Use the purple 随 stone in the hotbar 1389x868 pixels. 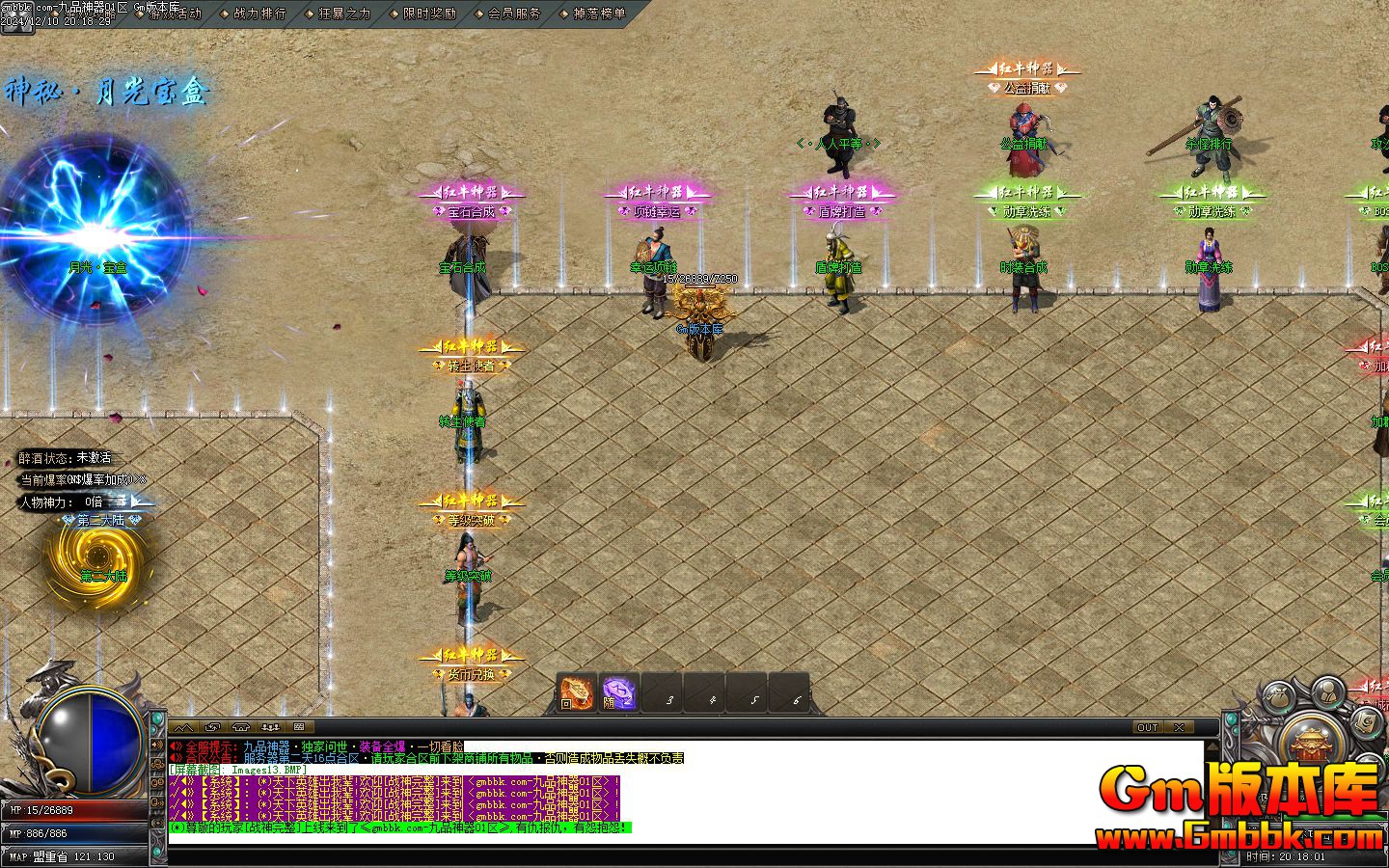[x=618, y=692]
